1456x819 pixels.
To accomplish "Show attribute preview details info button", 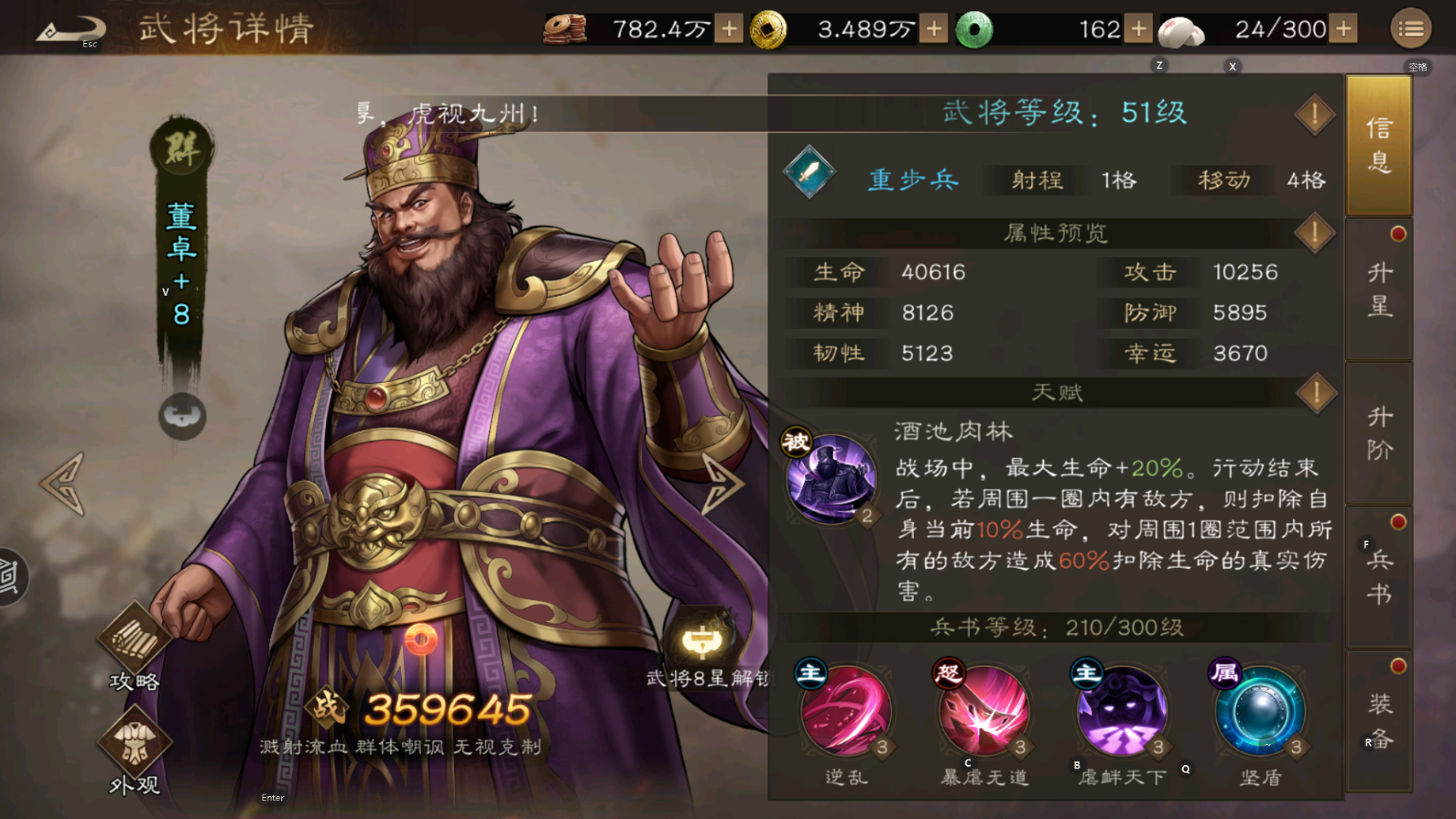I will (1314, 234).
